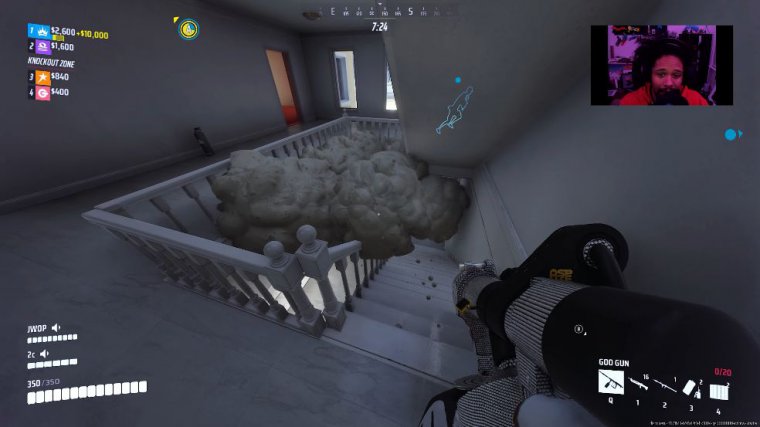Image resolution: width=760 pixels, height=427 pixels.
Task: Select the pink G team row
Action: [43, 92]
